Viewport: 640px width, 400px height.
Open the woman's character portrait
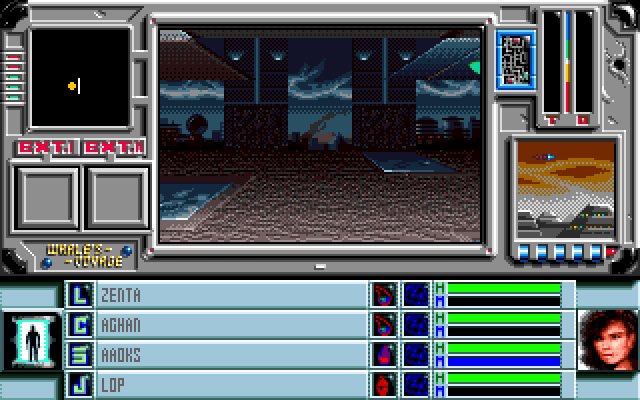[x=608, y=338]
